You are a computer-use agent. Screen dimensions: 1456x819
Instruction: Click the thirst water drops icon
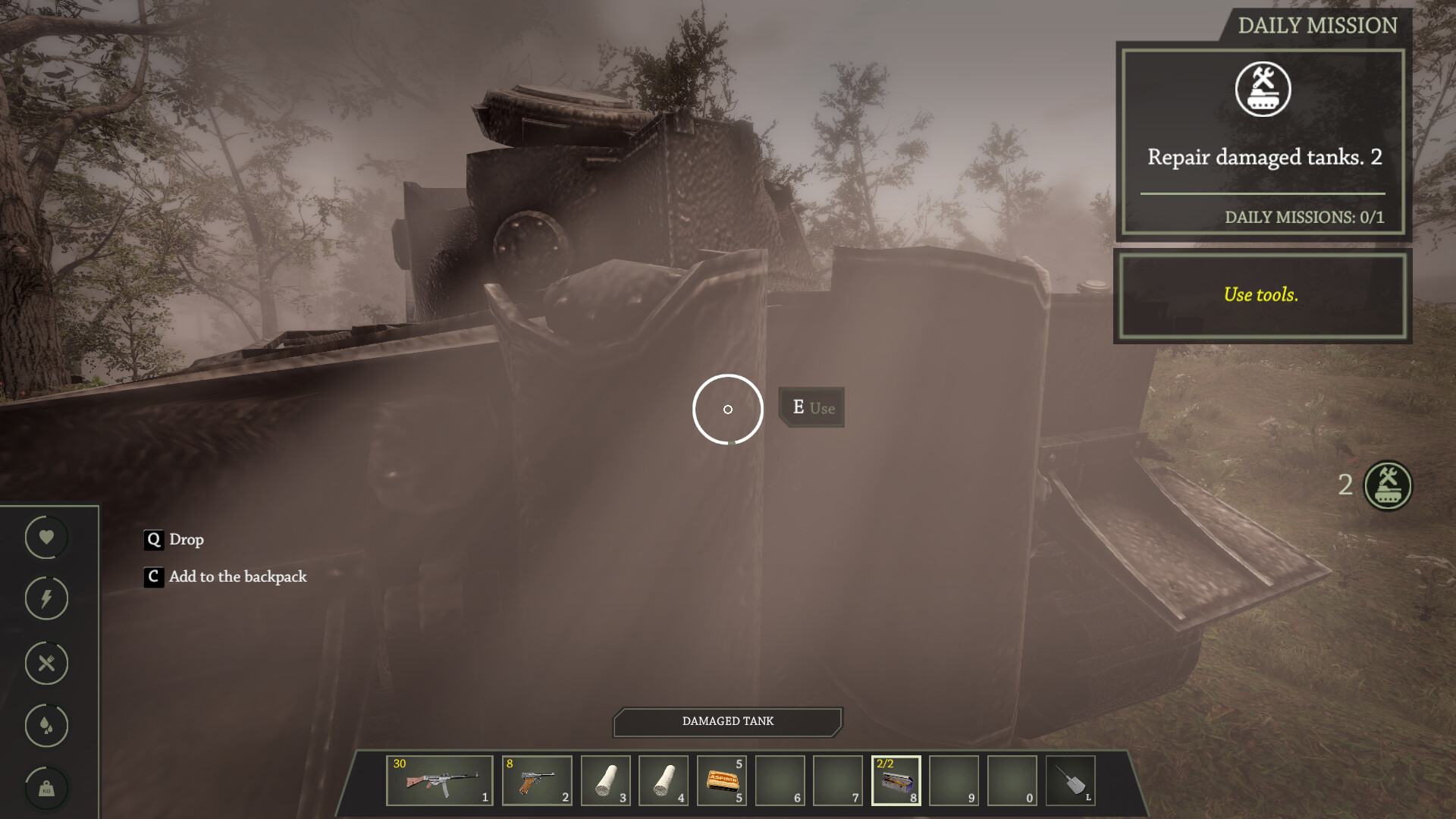[x=45, y=726]
